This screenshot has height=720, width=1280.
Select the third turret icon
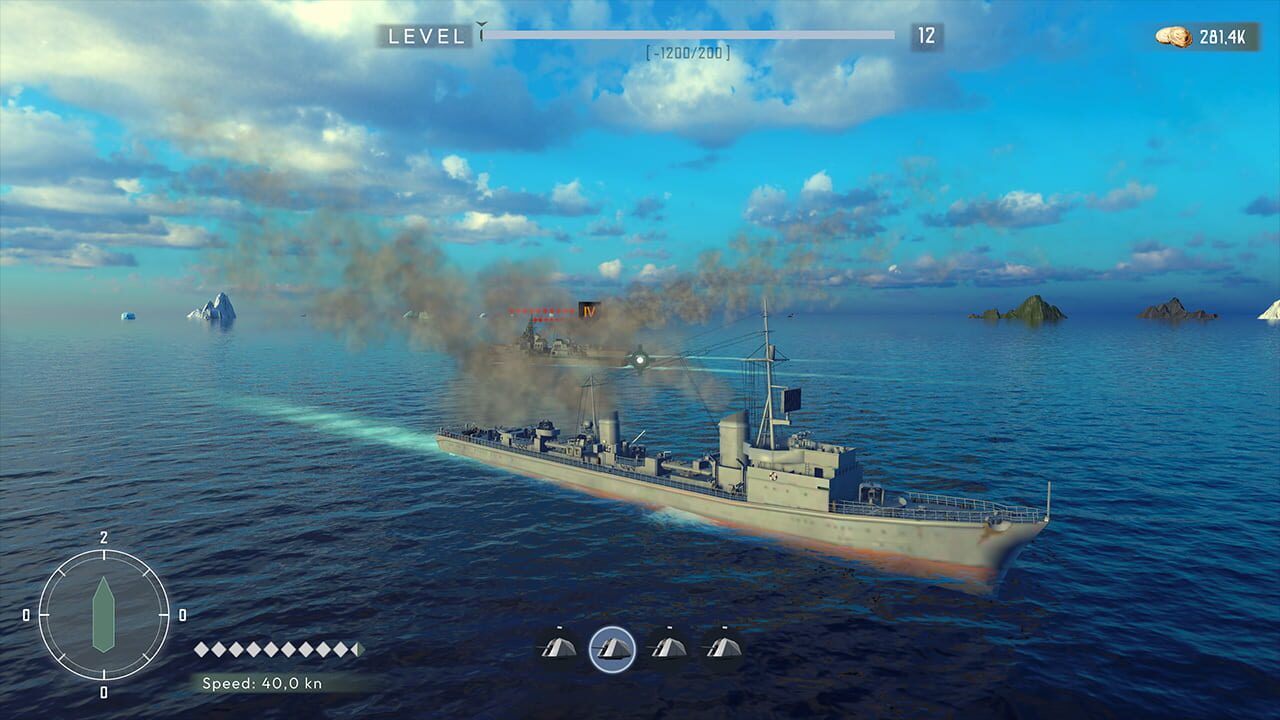(x=668, y=648)
